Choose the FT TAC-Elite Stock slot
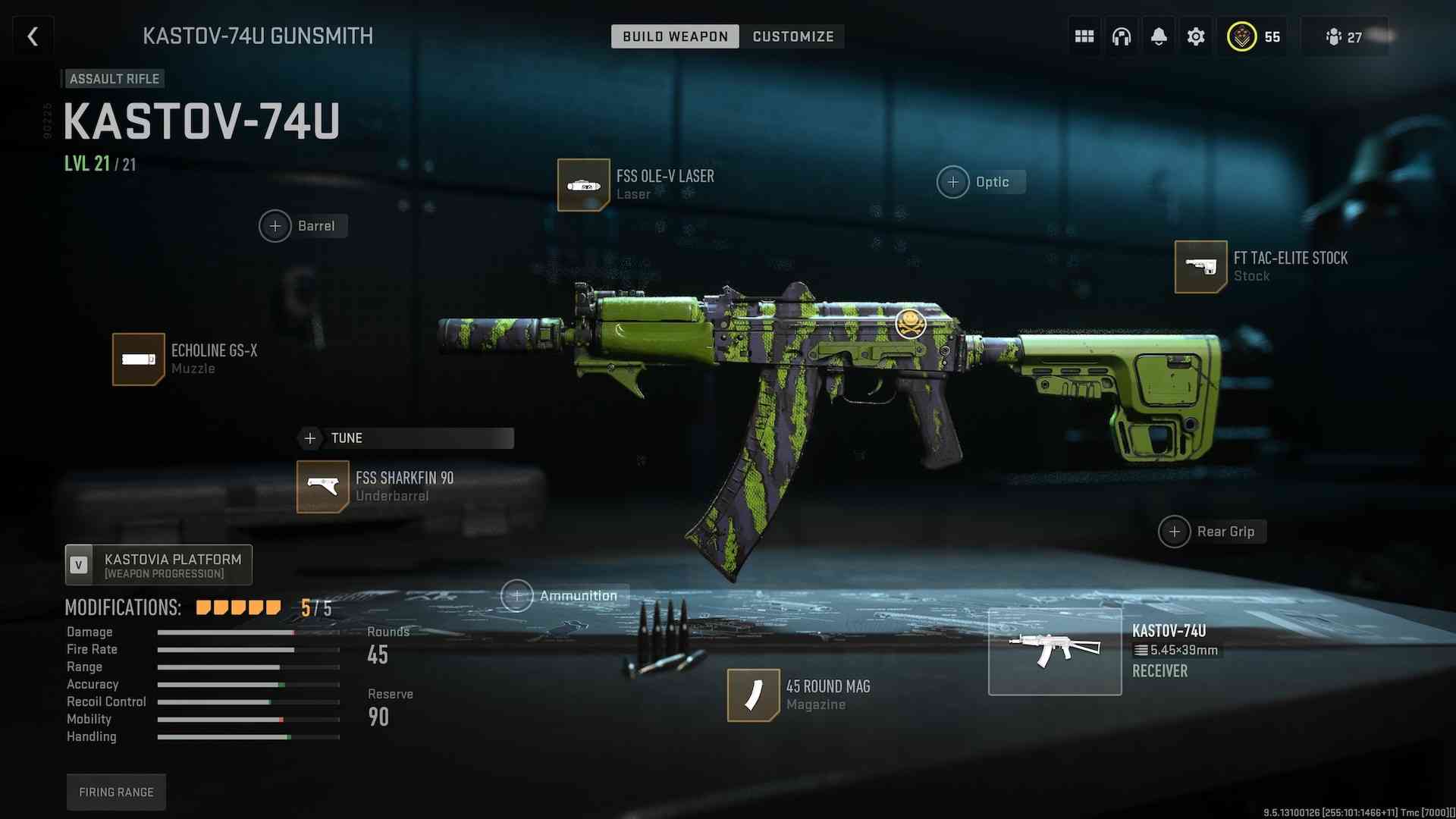 tap(1200, 266)
